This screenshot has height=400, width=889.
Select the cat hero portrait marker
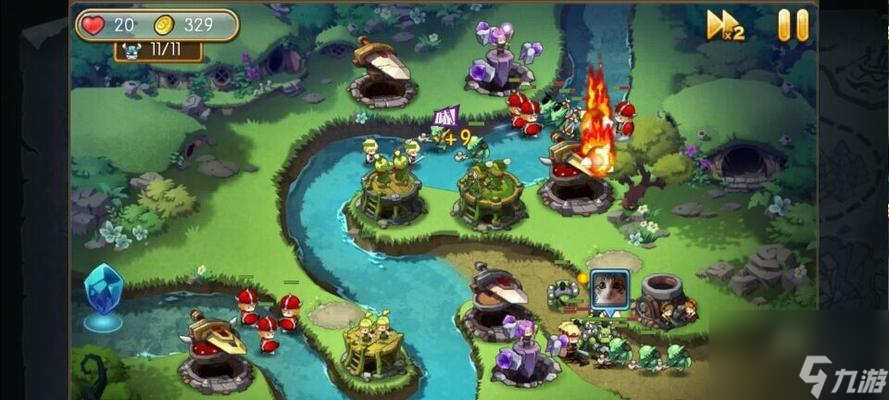coord(609,290)
